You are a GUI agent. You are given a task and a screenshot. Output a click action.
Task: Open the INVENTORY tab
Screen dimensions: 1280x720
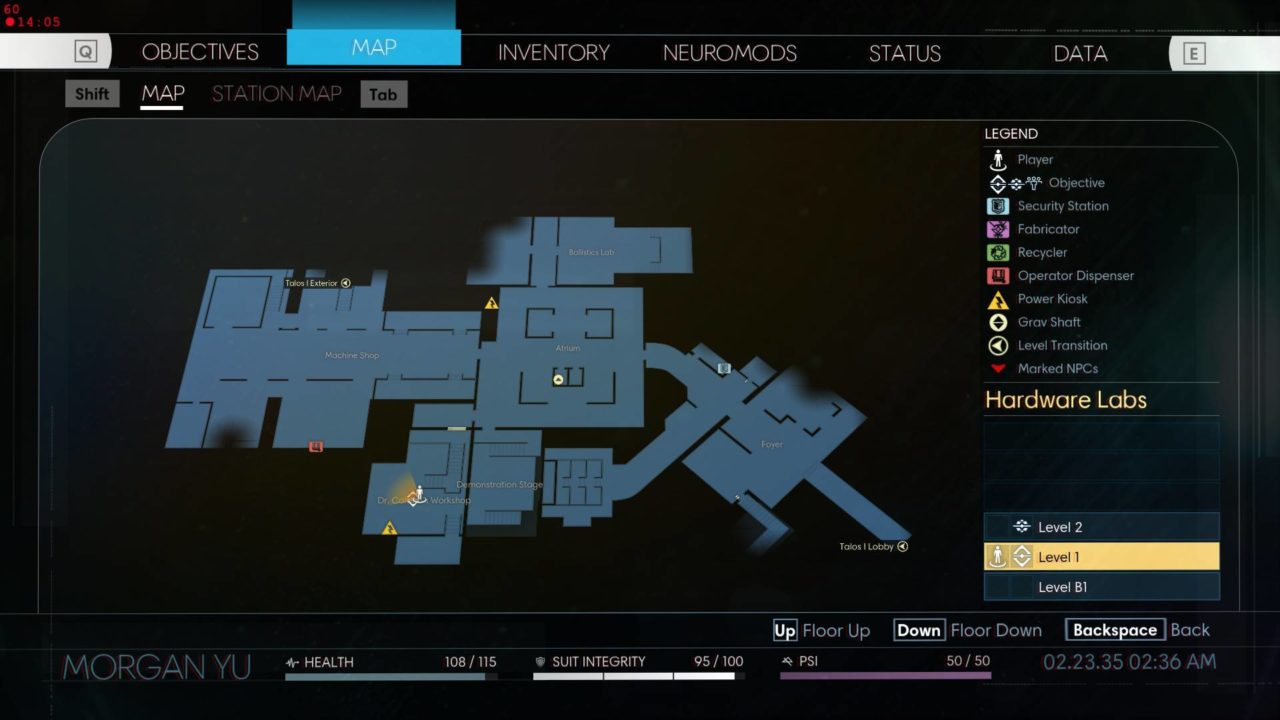554,52
